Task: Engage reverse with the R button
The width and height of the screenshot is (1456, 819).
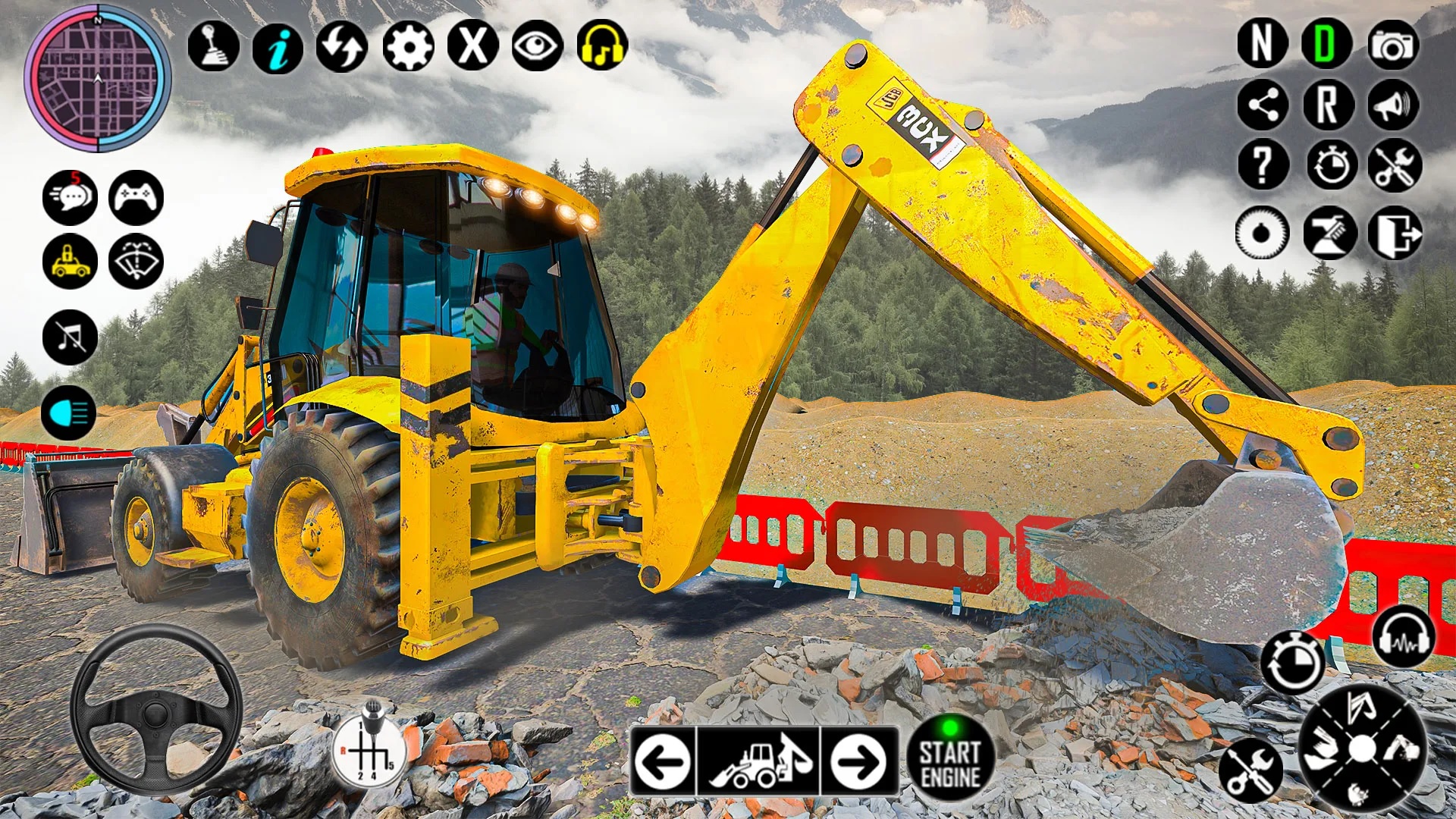Action: pos(1329,105)
